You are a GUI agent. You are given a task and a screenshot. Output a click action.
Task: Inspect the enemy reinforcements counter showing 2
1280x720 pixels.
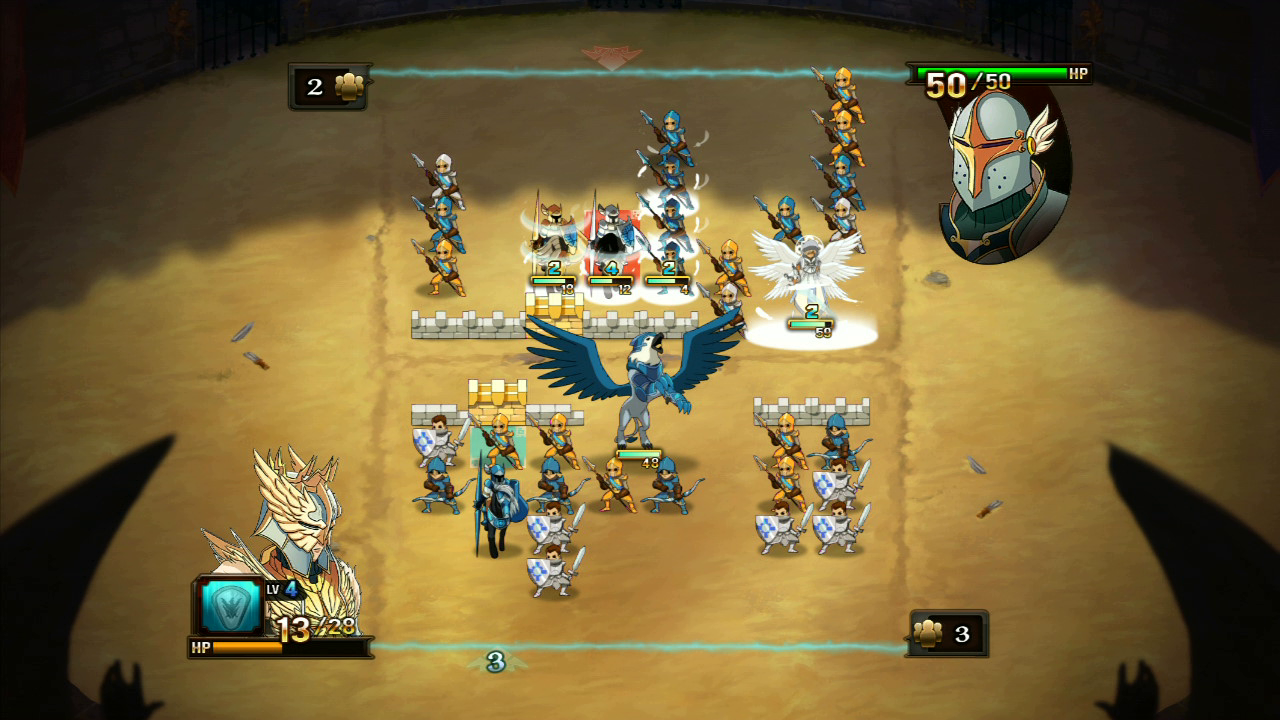[x=330, y=87]
